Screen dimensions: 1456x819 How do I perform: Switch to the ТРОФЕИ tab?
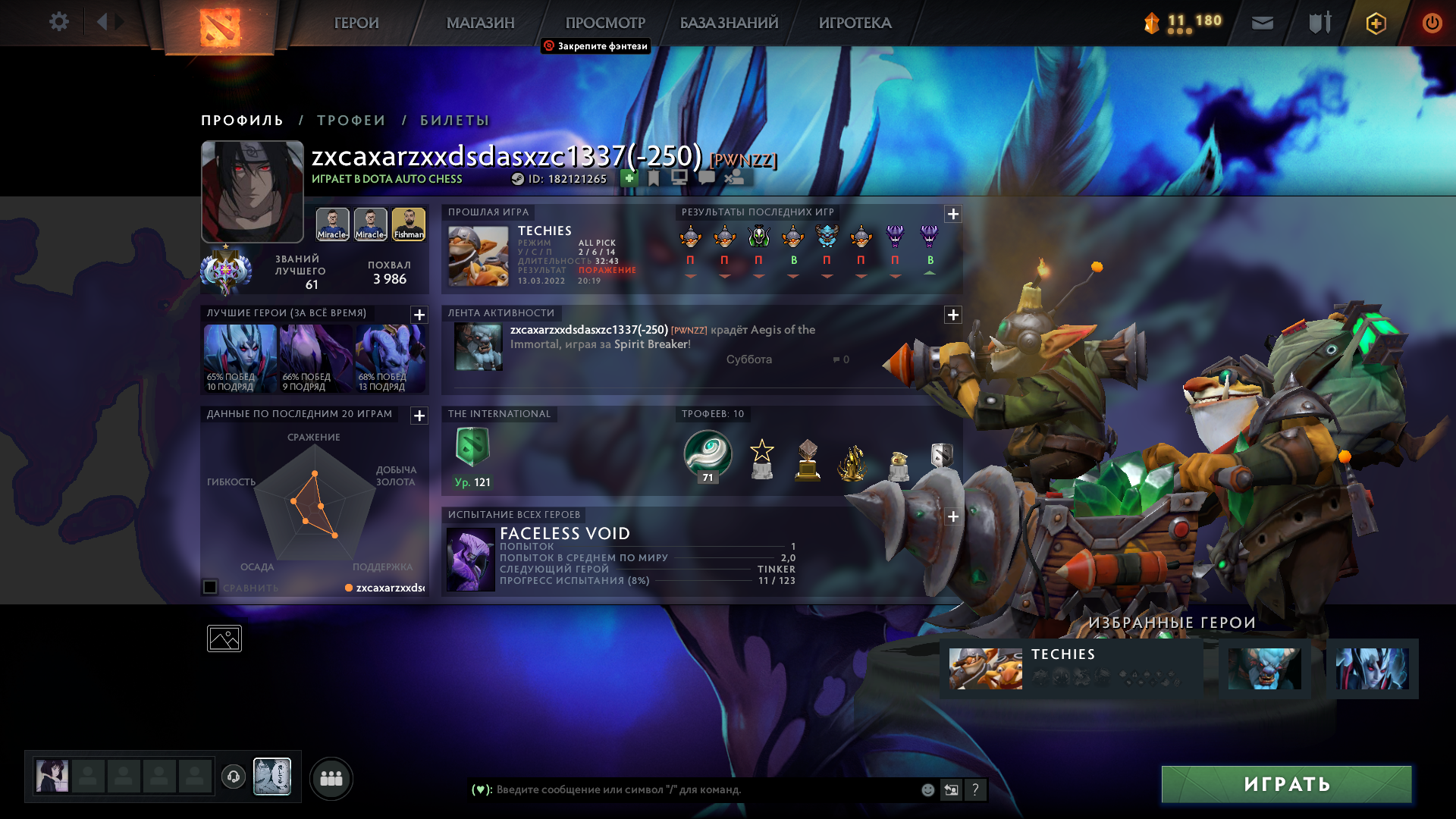[351, 121]
